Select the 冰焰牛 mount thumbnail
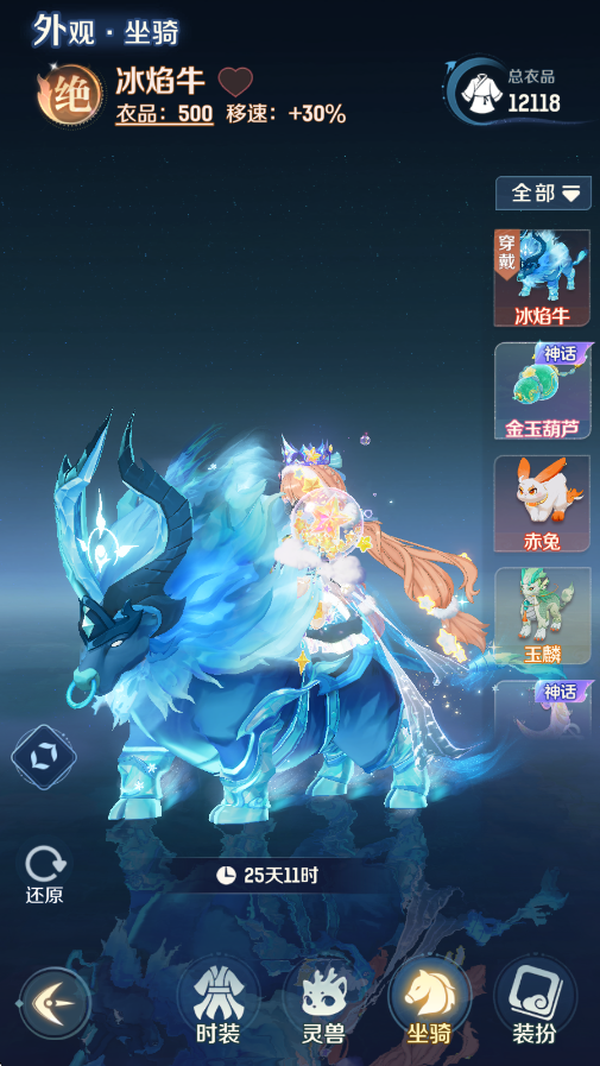 tap(542, 278)
